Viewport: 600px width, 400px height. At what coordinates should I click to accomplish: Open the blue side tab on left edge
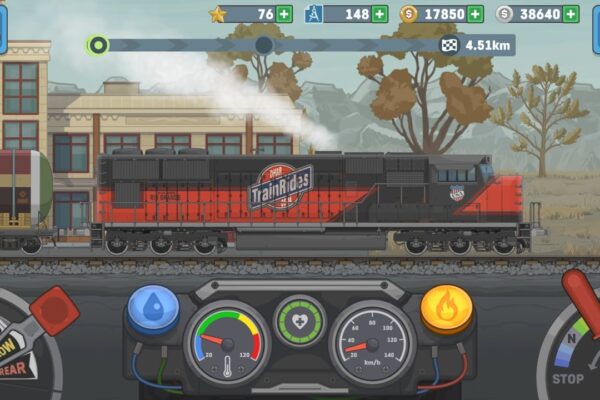(3, 28)
